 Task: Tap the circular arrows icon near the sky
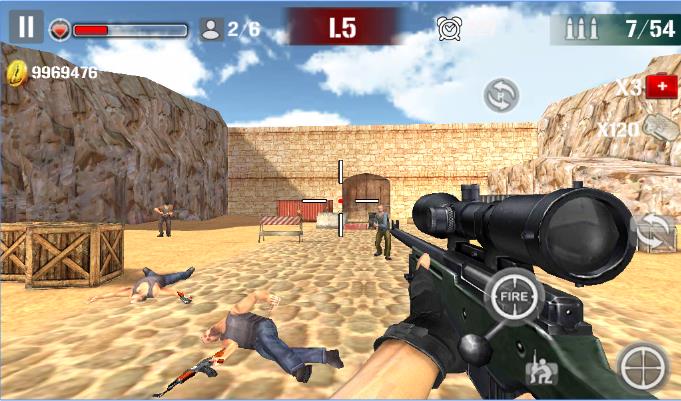click(501, 95)
